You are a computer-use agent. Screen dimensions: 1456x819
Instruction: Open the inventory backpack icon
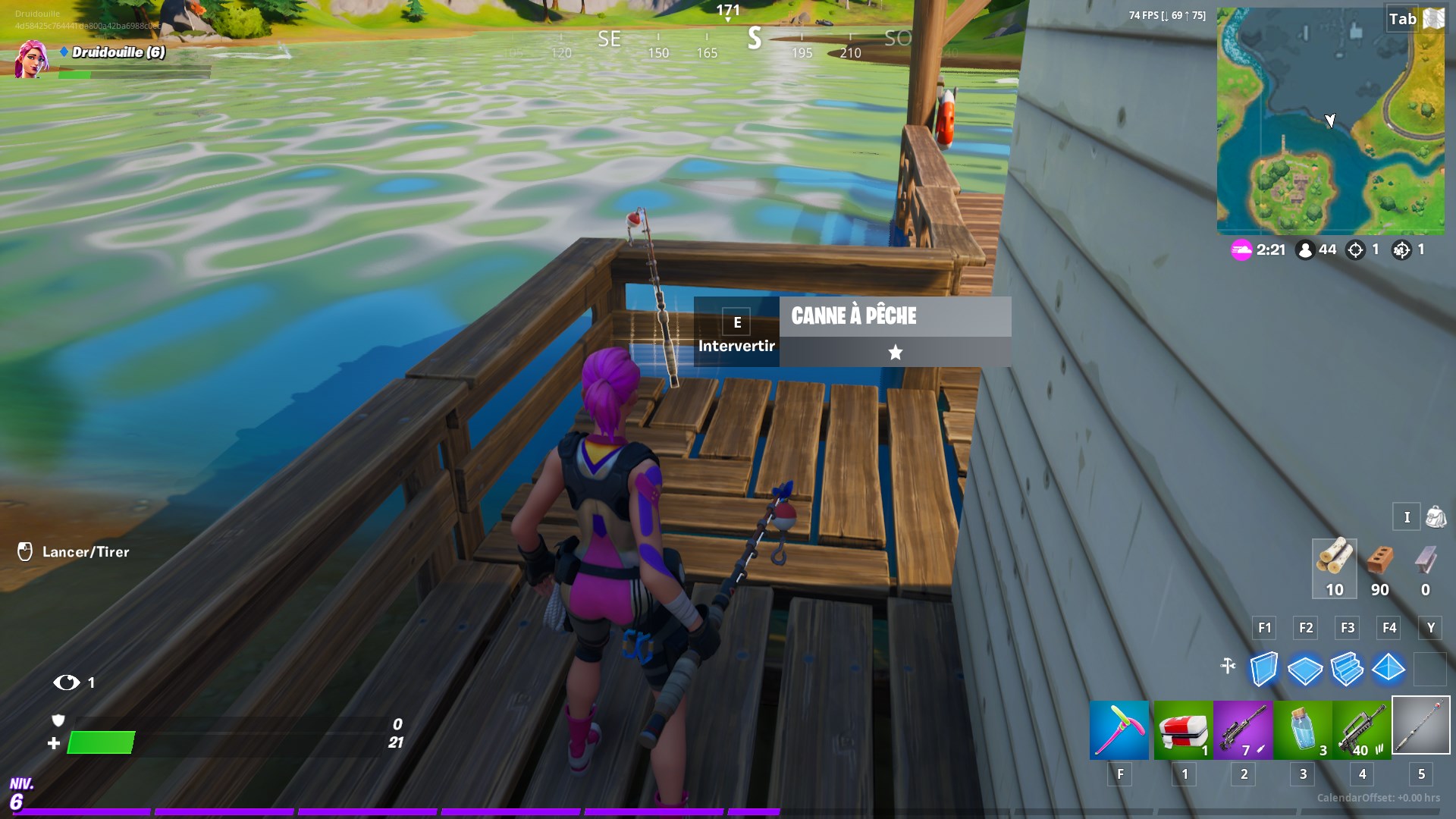coord(1436,517)
